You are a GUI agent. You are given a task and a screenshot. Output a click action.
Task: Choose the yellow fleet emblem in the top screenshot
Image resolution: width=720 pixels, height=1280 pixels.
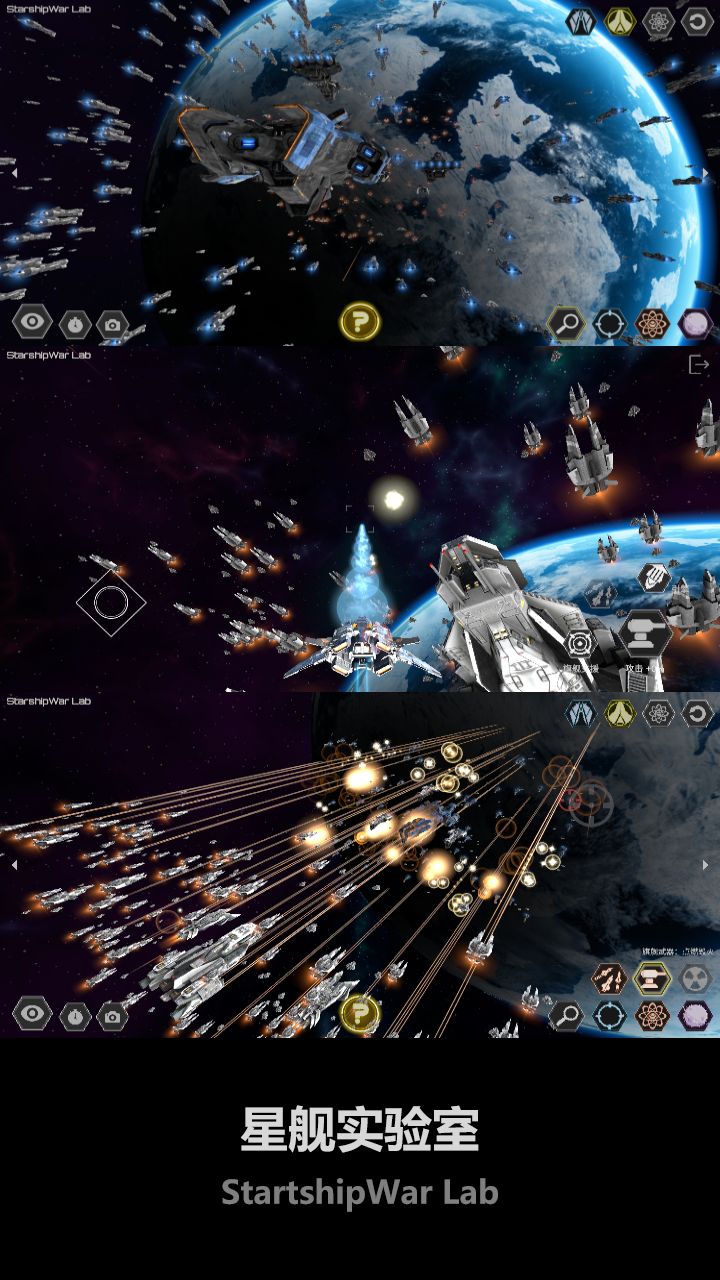(620, 22)
